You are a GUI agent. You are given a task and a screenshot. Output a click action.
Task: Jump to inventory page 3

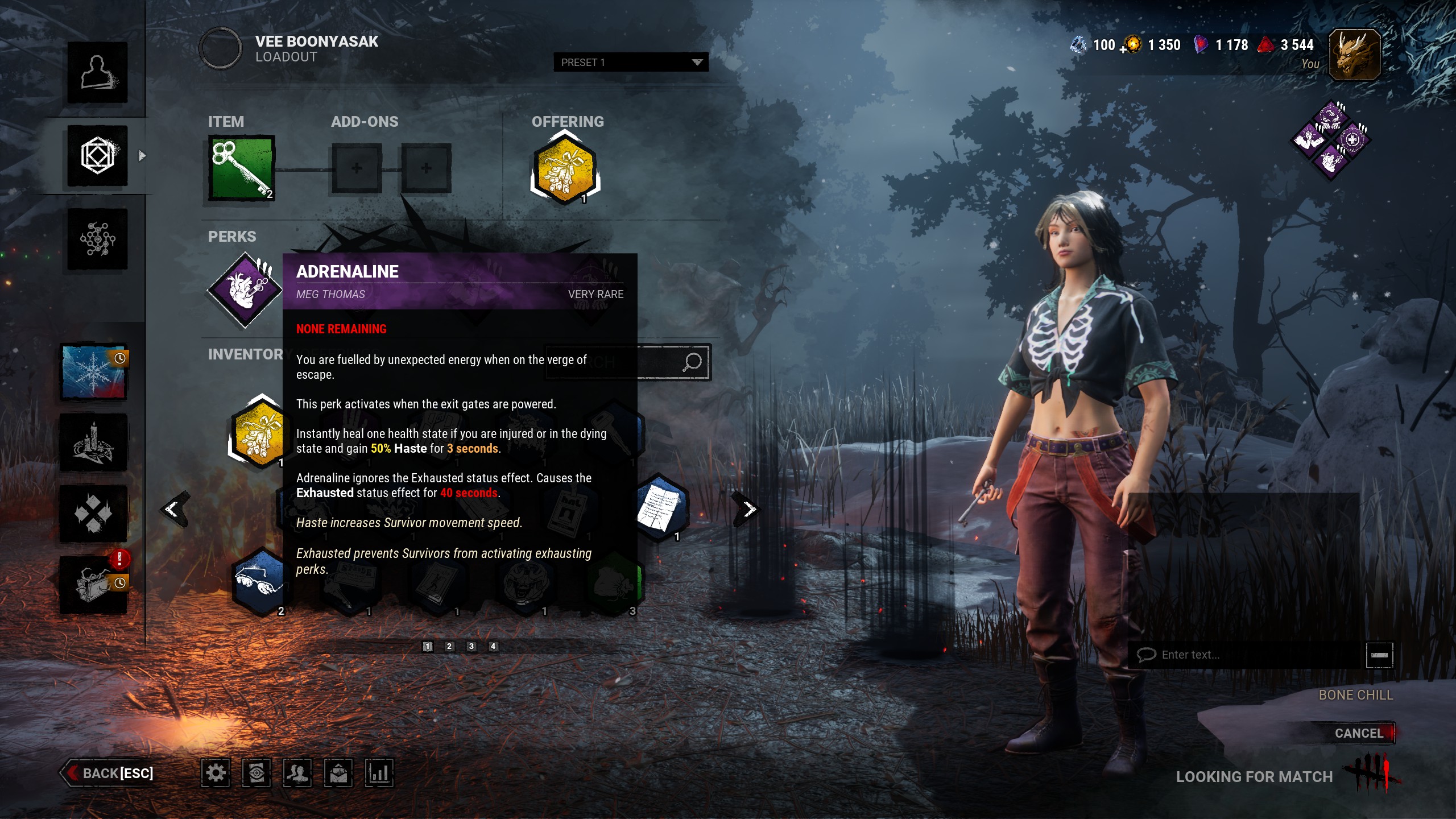click(471, 646)
